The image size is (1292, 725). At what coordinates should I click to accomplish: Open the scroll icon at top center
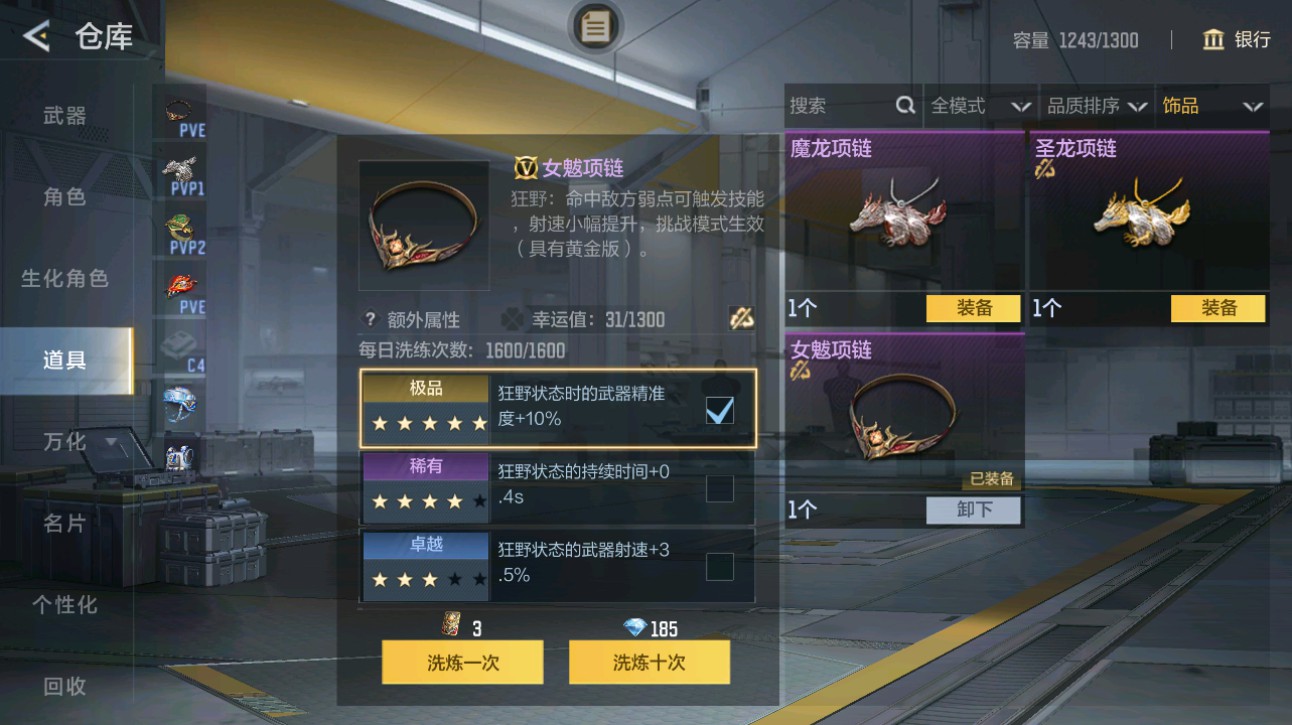595,27
